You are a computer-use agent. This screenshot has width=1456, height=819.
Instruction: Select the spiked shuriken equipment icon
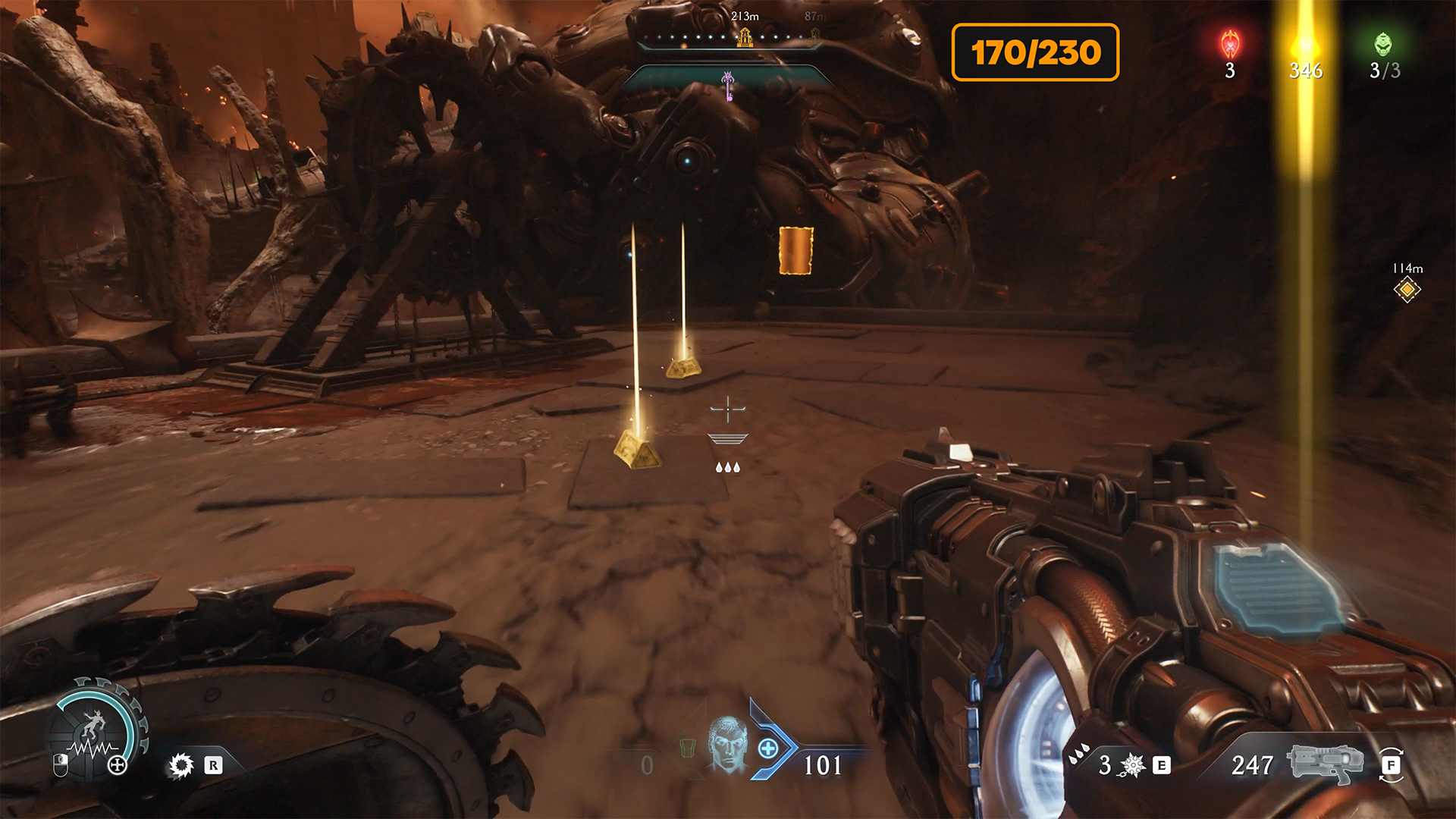[1132, 765]
